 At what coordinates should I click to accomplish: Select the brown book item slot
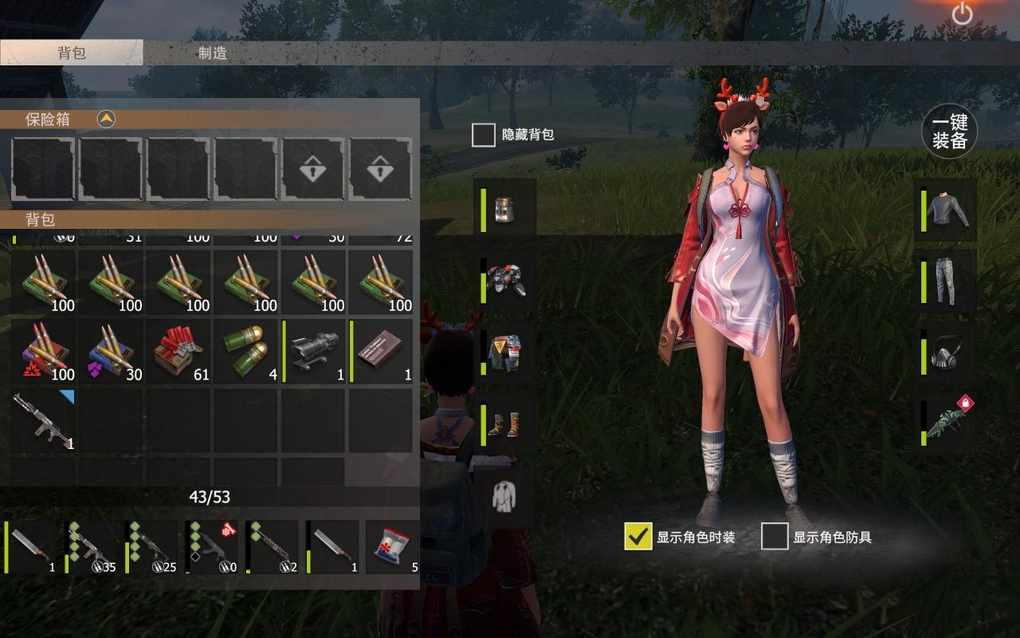click(x=381, y=353)
